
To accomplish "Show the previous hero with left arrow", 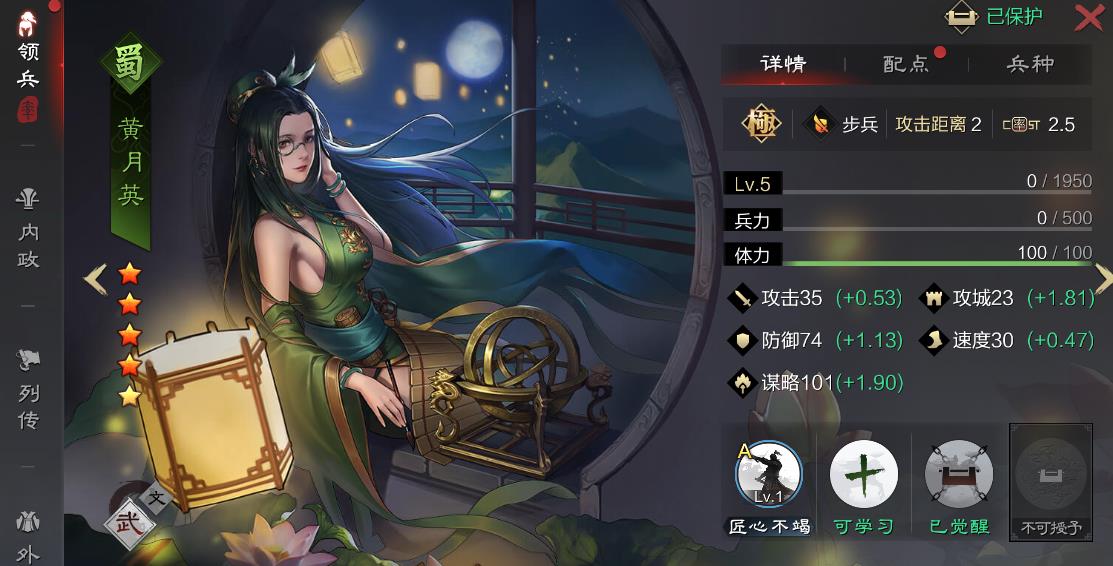I will coord(95,279).
